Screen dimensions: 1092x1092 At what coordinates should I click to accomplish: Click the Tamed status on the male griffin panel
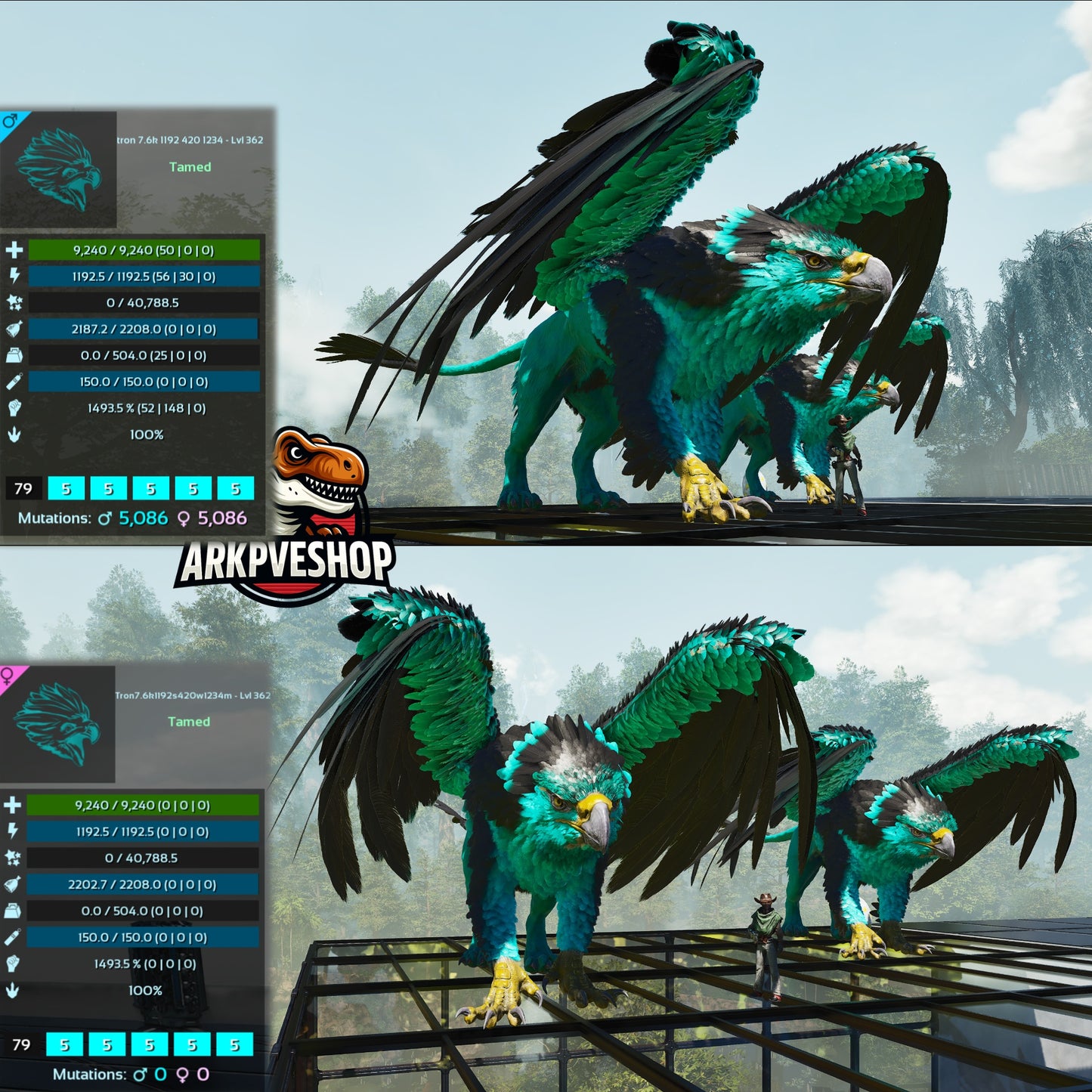click(189, 167)
